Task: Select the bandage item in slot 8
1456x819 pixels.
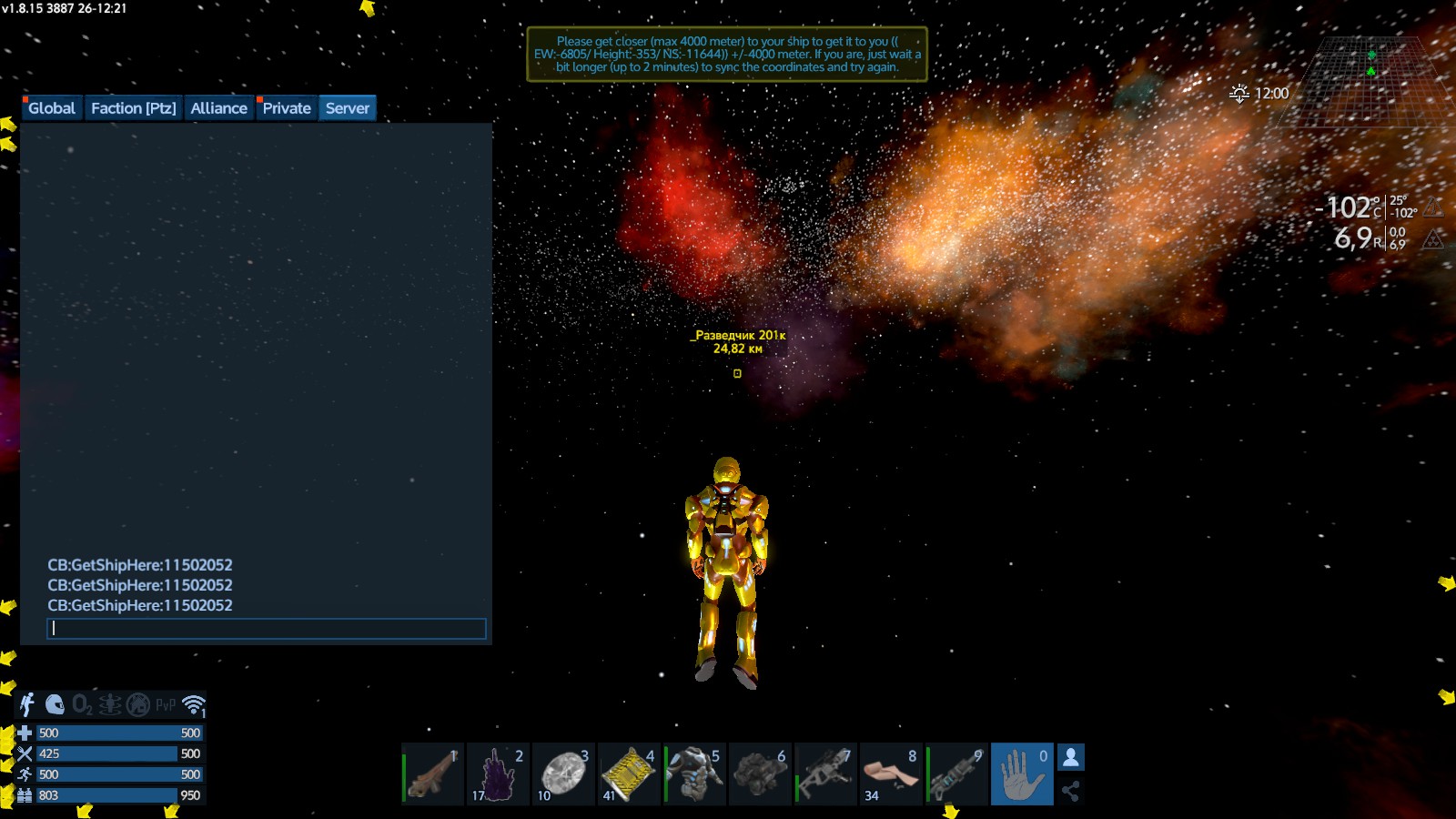Action: pos(891,774)
